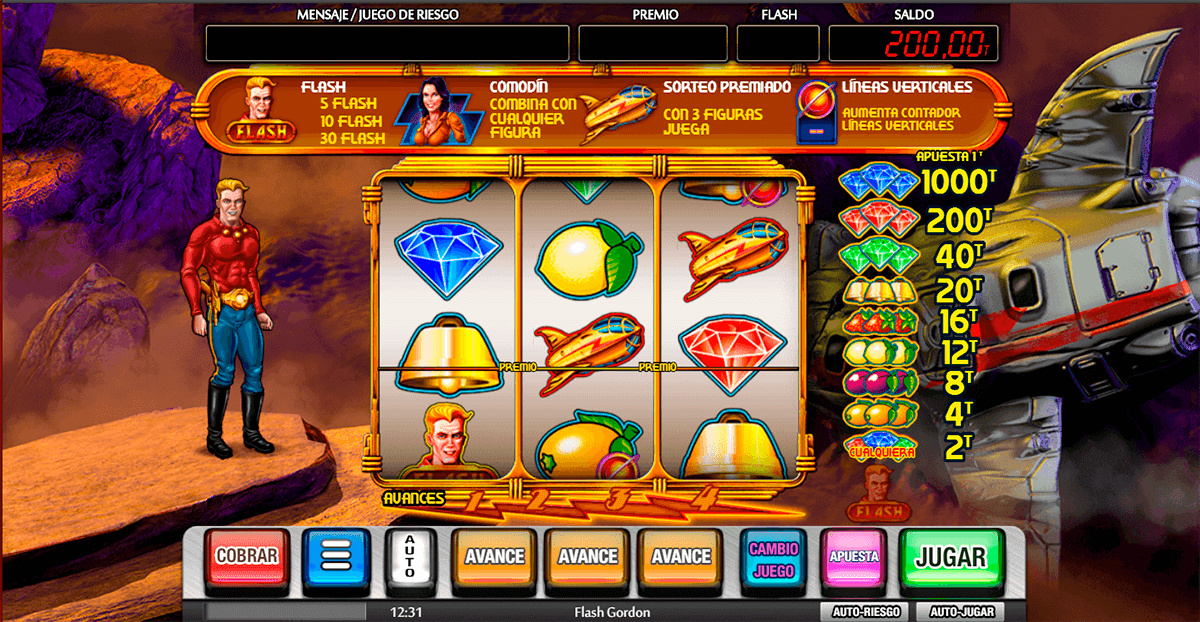This screenshot has height=622, width=1200.
Task: Collect winnings with the COBRAR button
Action: coord(246,557)
